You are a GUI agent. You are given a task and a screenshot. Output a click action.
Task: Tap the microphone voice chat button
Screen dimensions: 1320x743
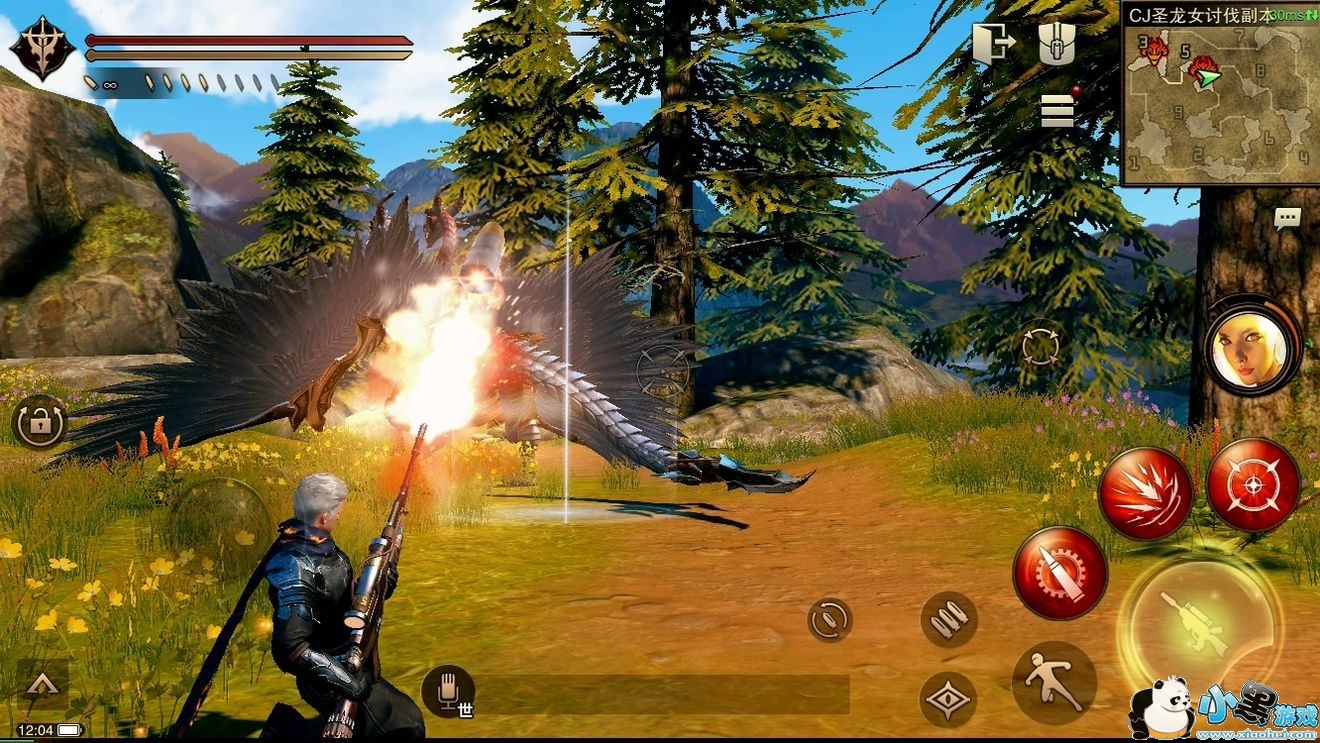tap(446, 689)
